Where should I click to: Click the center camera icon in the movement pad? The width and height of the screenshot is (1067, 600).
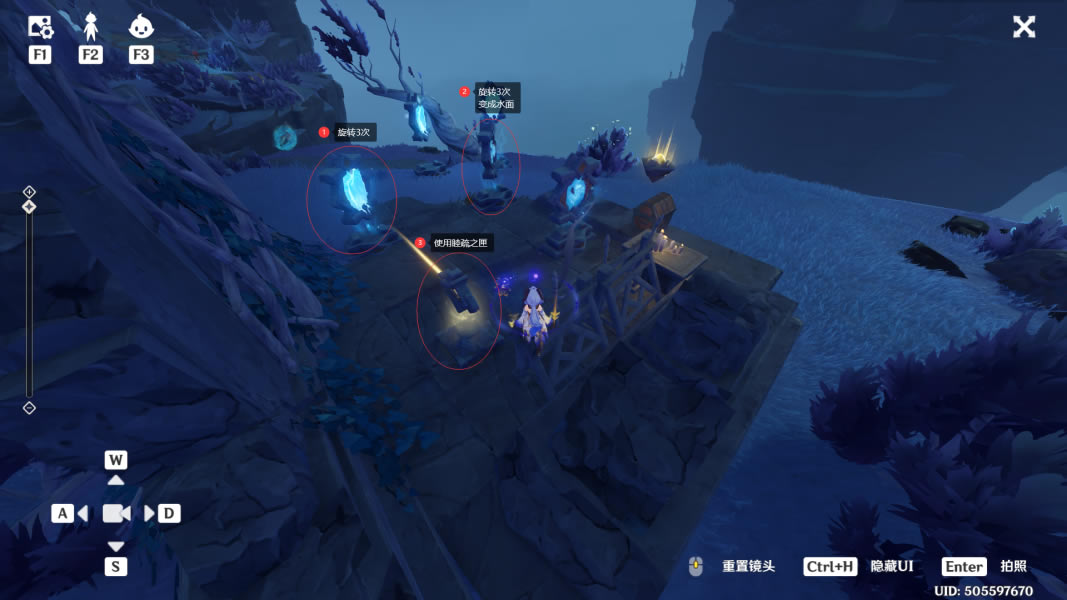[116, 513]
